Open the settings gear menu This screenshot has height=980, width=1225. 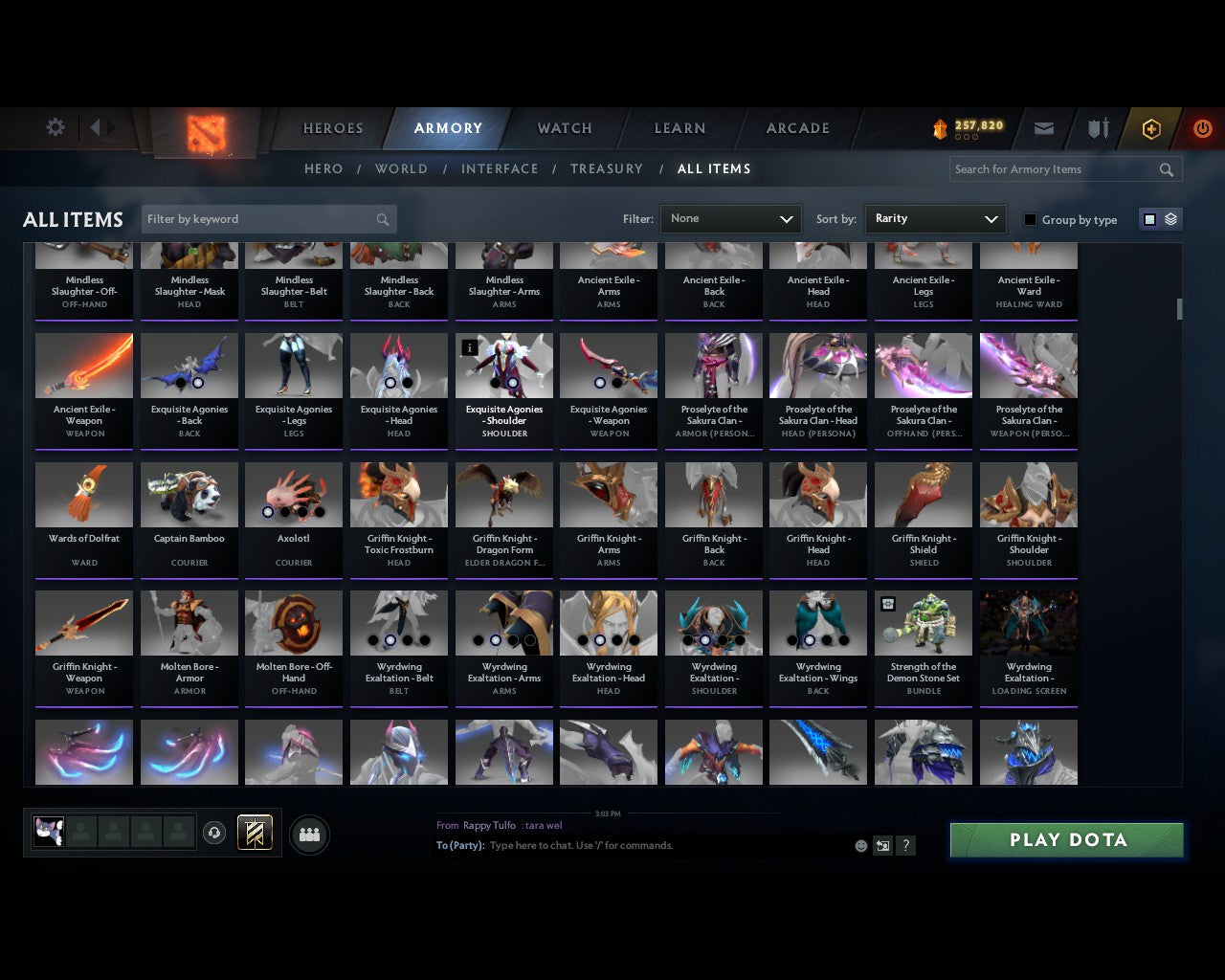55,127
